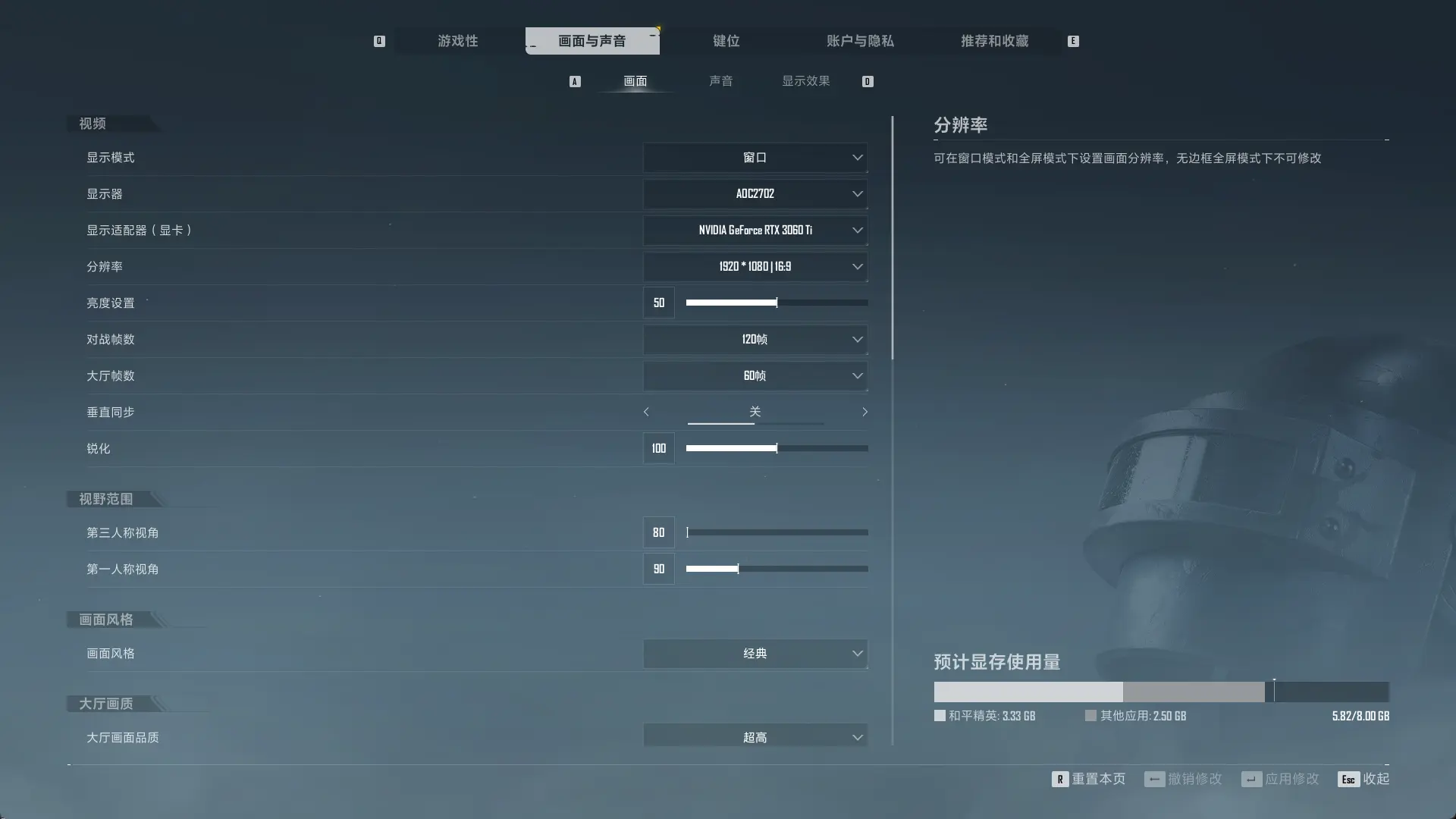Click the A key badge beside 画面

pos(575,81)
